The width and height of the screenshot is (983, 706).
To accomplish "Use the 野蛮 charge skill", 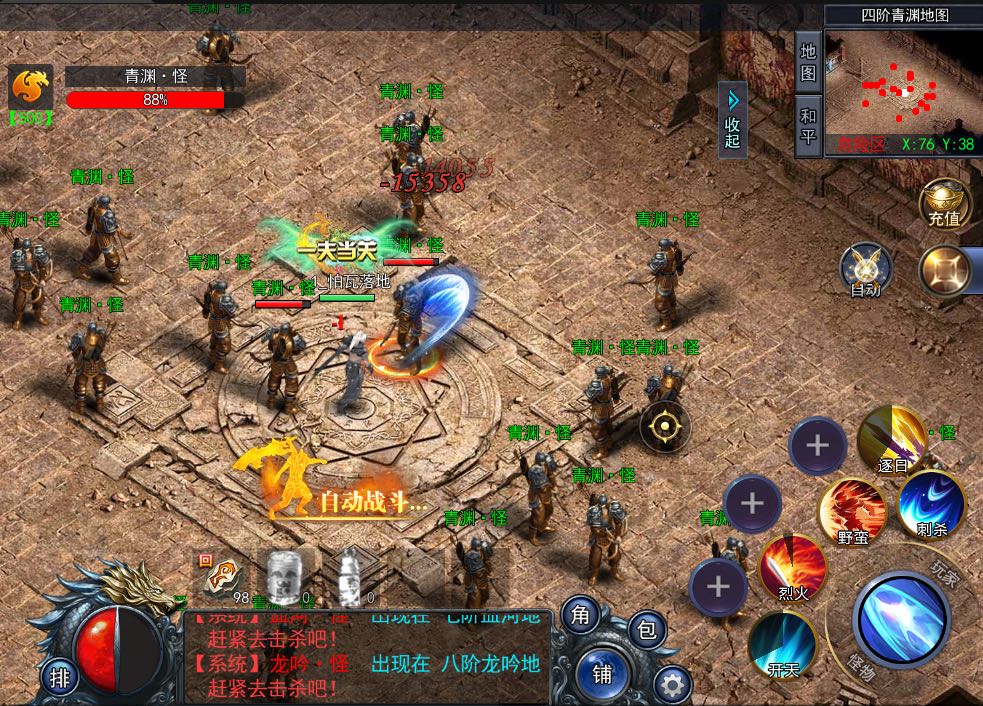I will pos(852,510).
